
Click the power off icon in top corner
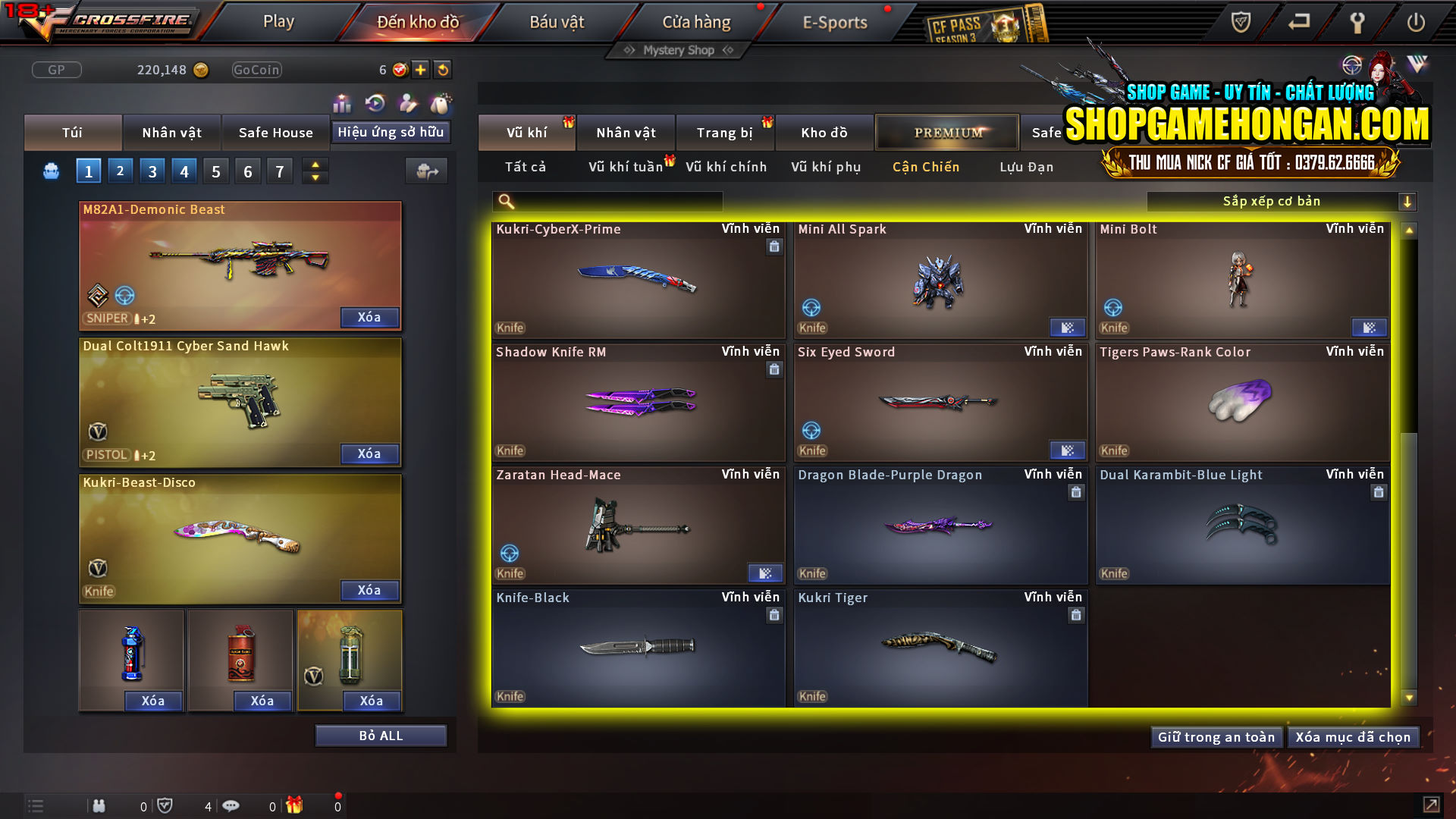click(1415, 23)
